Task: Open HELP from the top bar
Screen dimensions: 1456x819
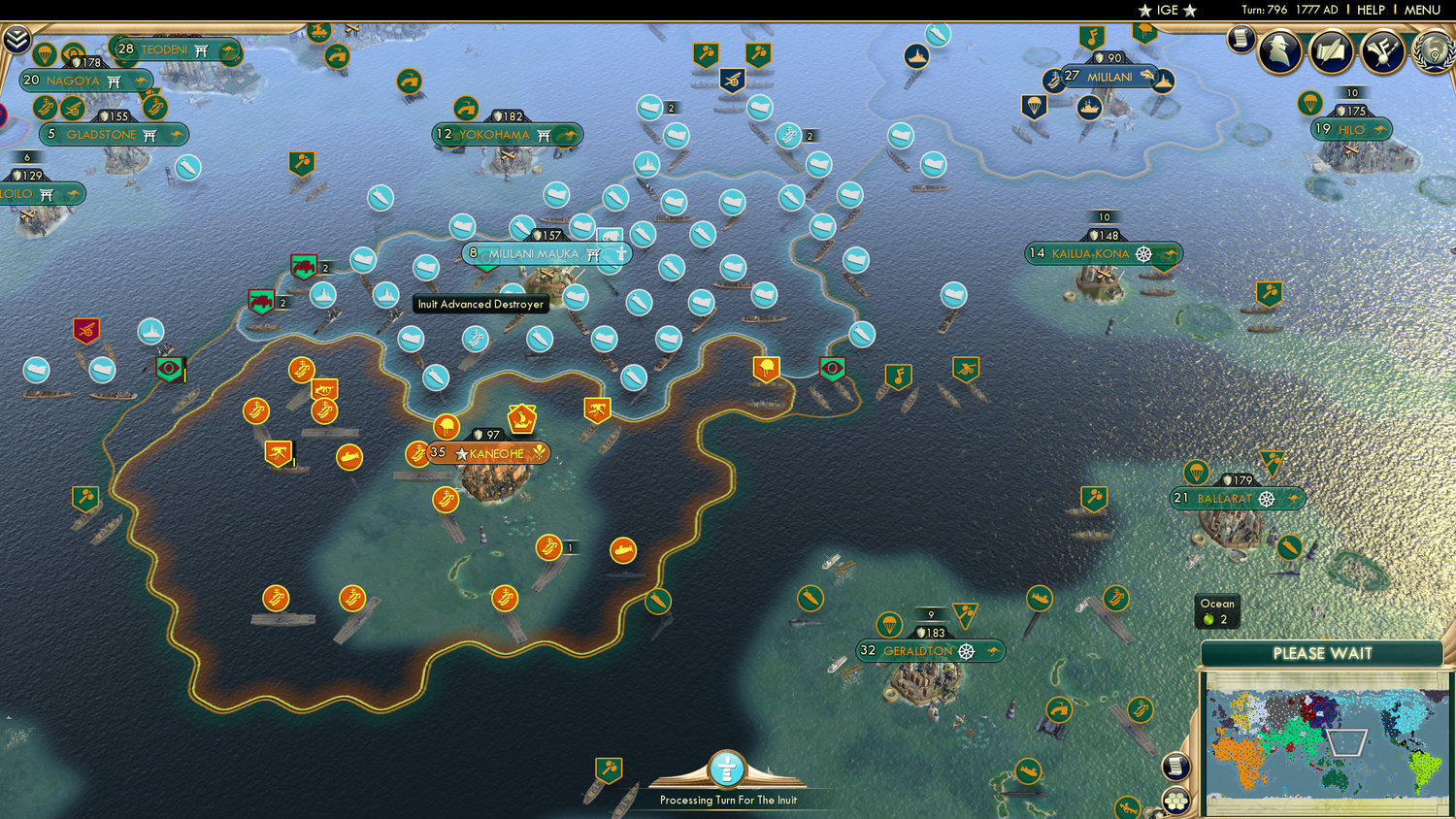Action: click(x=1372, y=10)
